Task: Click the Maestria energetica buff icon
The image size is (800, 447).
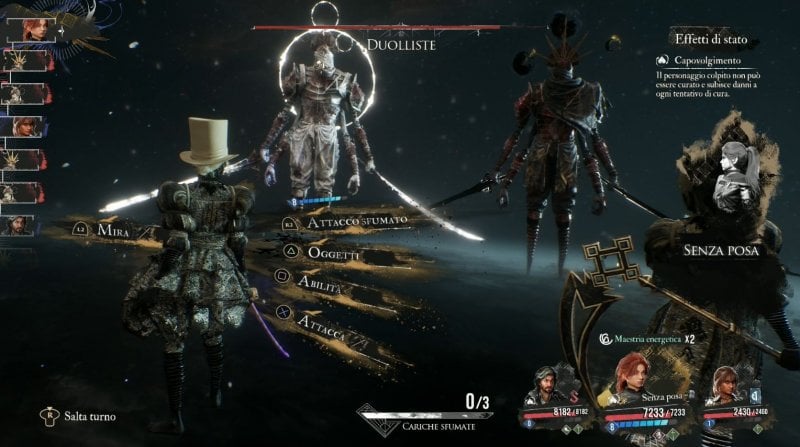Action: click(607, 339)
